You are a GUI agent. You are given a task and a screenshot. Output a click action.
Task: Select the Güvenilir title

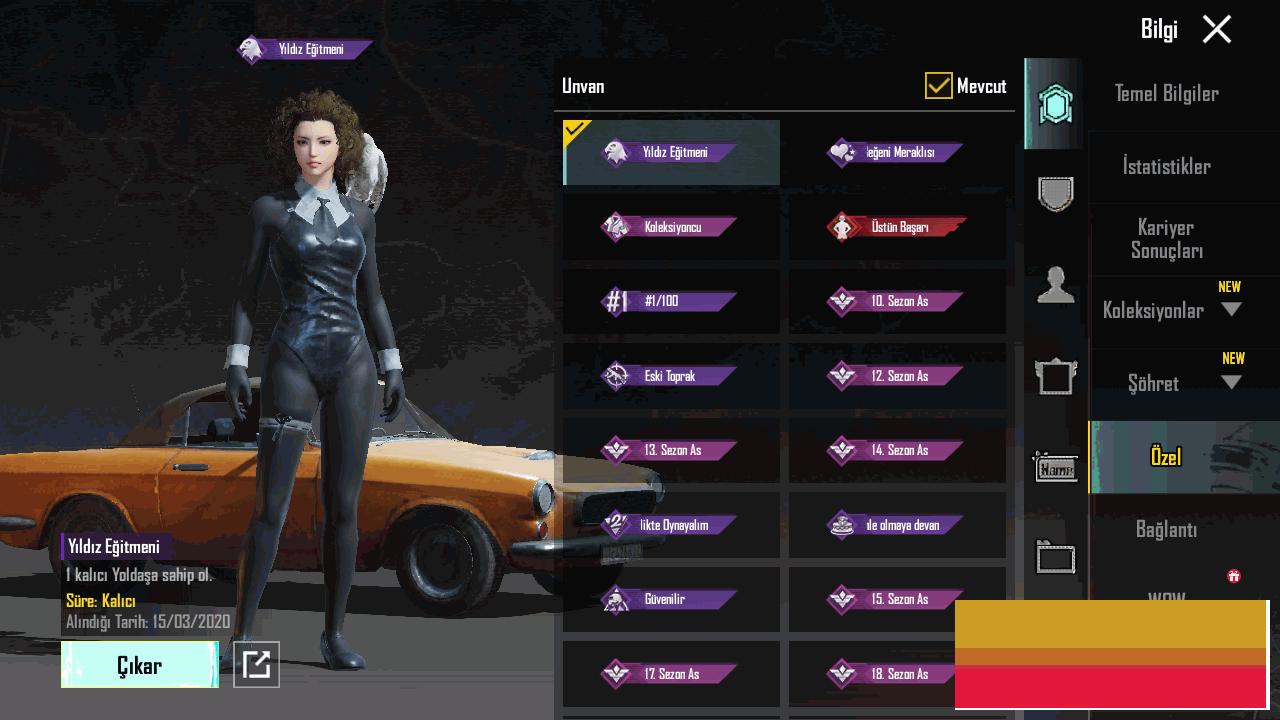click(x=671, y=600)
